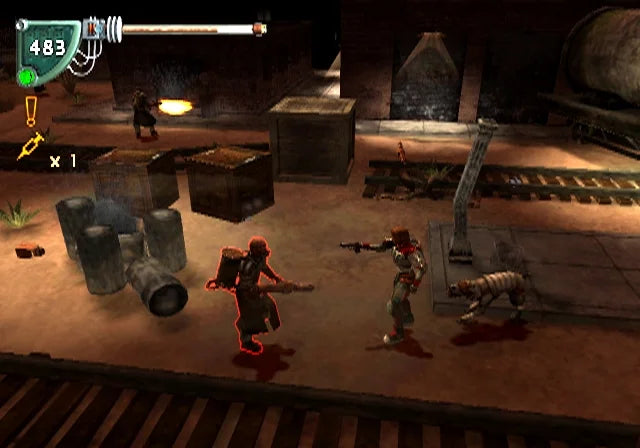The height and width of the screenshot is (448, 640).
Task: Select the syringe item icon
Action: pos(30,146)
